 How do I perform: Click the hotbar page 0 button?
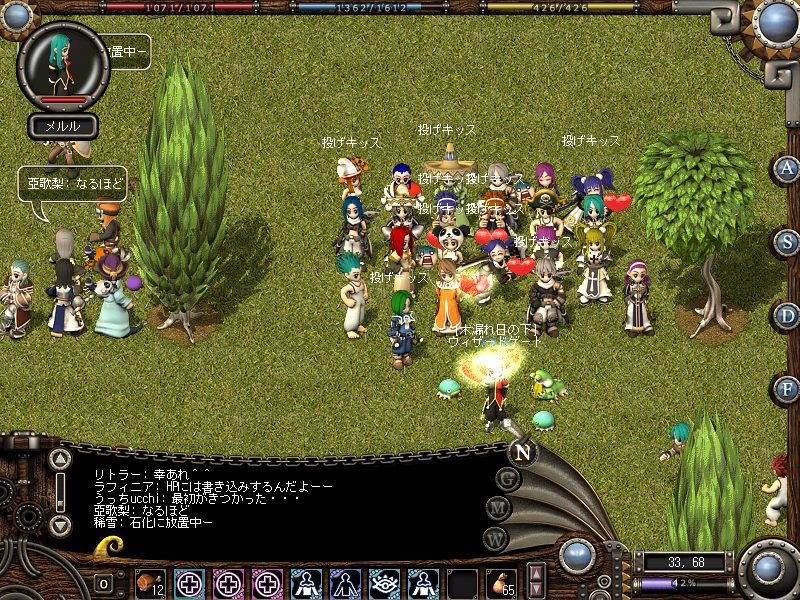[x=104, y=583]
